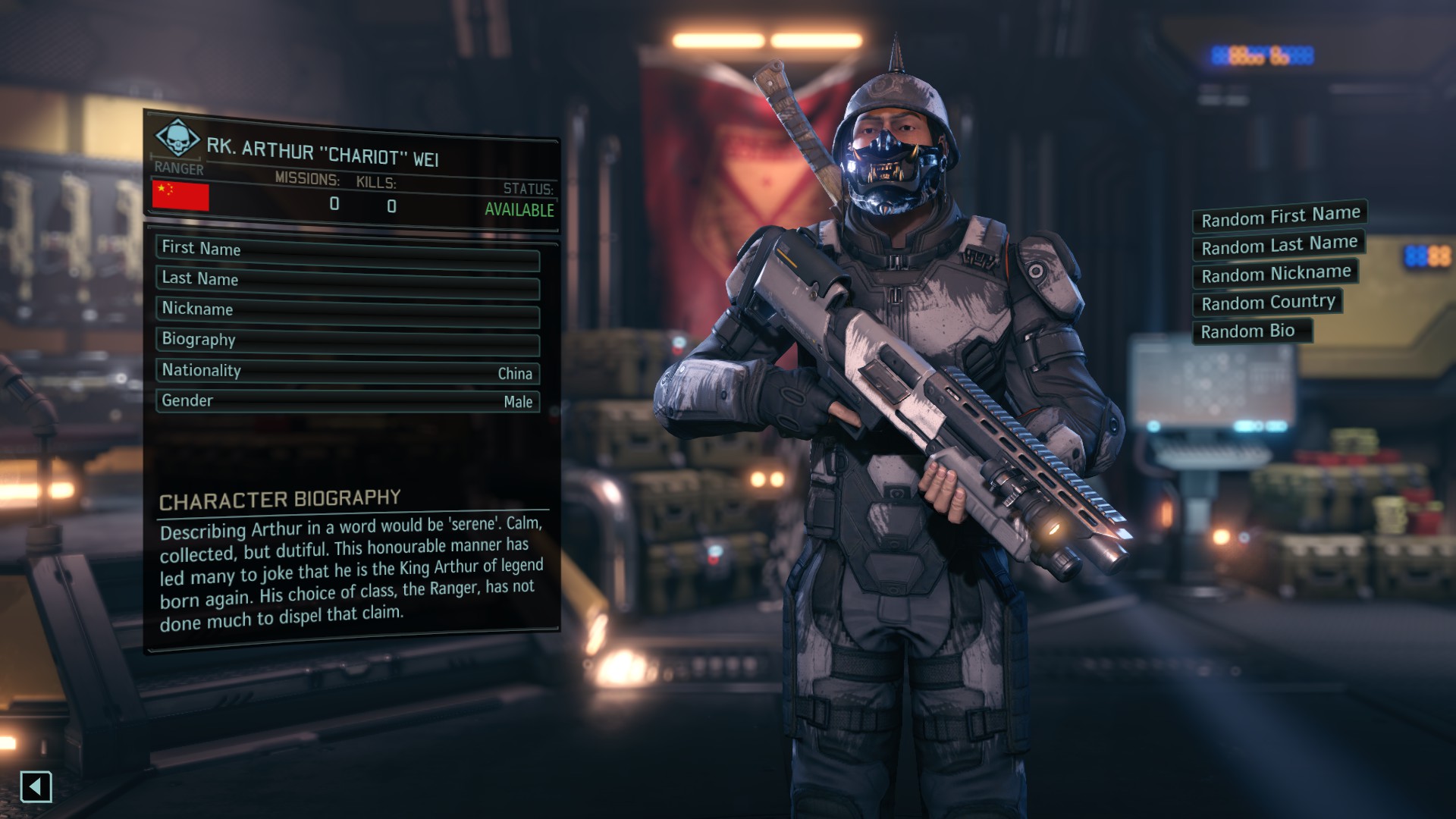The width and height of the screenshot is (1456, 819).
Task: Generate a Random Bio
Action: pyautogui.click(x=1251, y=331)
